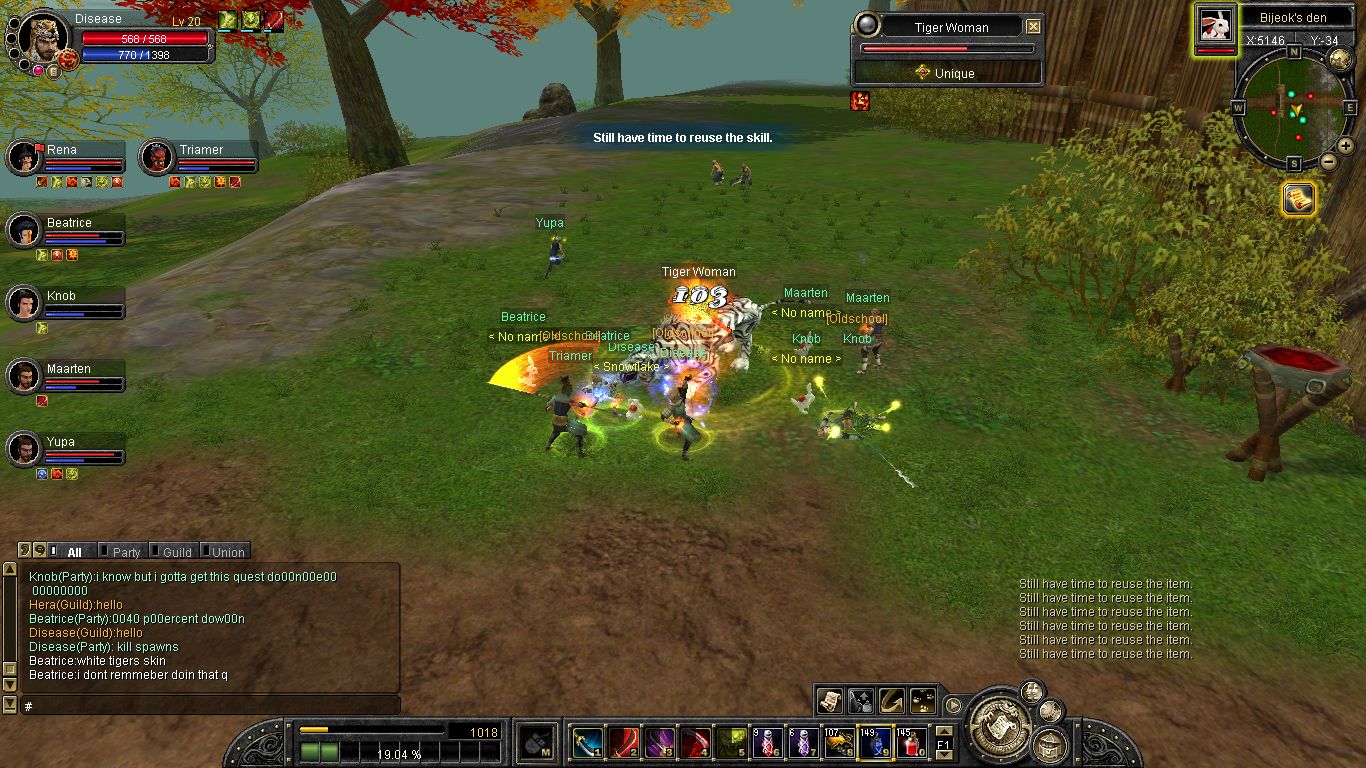1366x768 pixels.
Task: Select party member Triamer's frame
Action: coord(198,157)
